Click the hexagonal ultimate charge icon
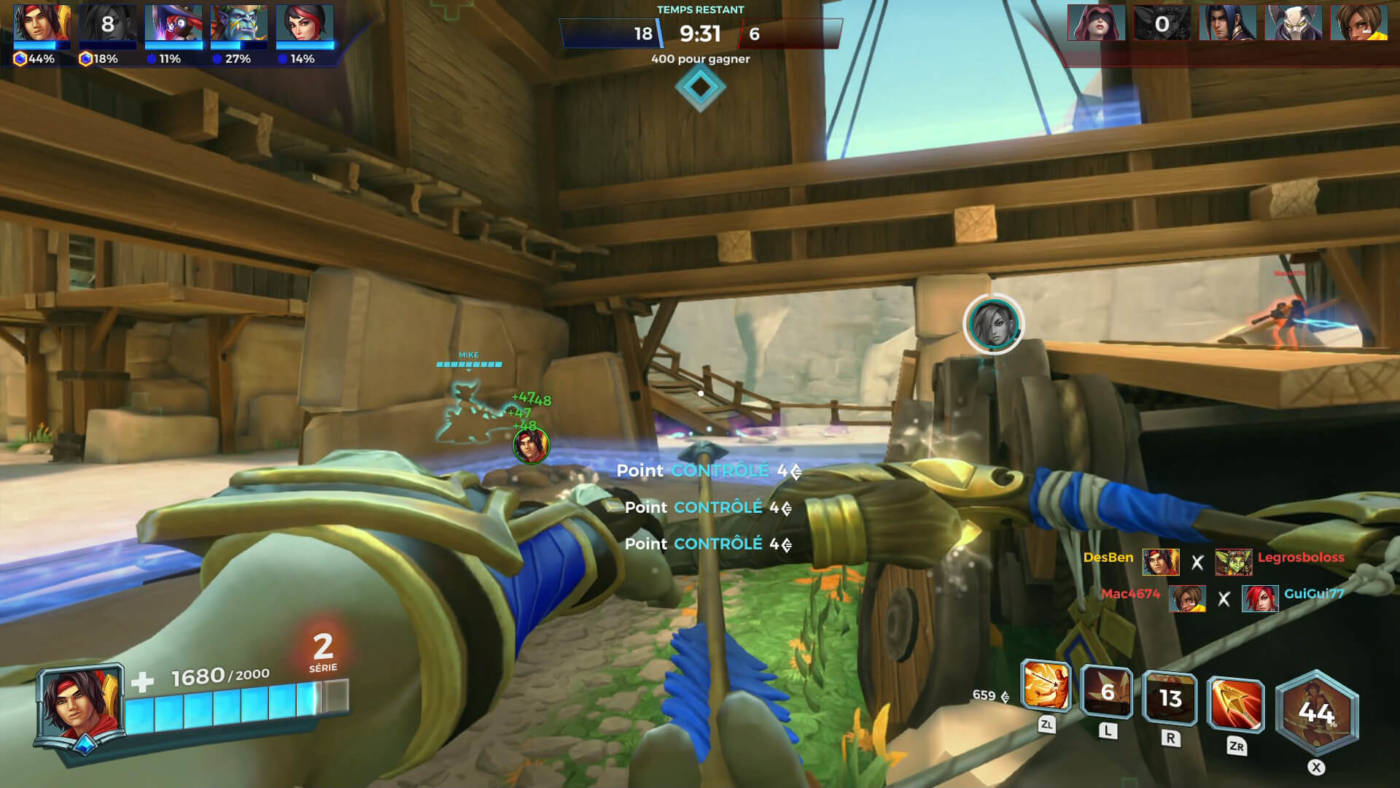Viewport: 1400px width, 788px height. click(1316, 712)
